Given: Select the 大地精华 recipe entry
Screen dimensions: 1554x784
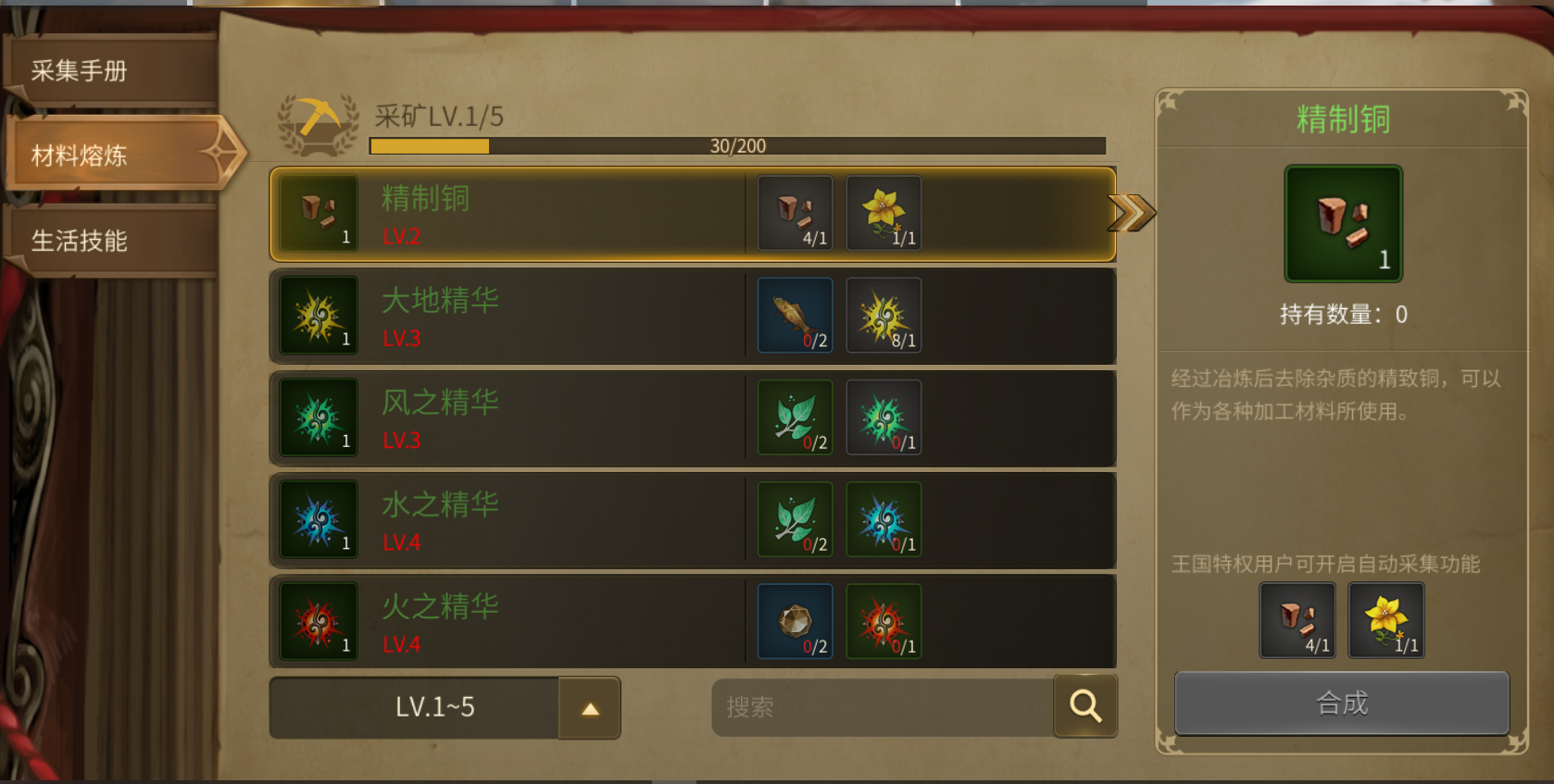Looking at the screenshot, I should click(x=602, y=316).
